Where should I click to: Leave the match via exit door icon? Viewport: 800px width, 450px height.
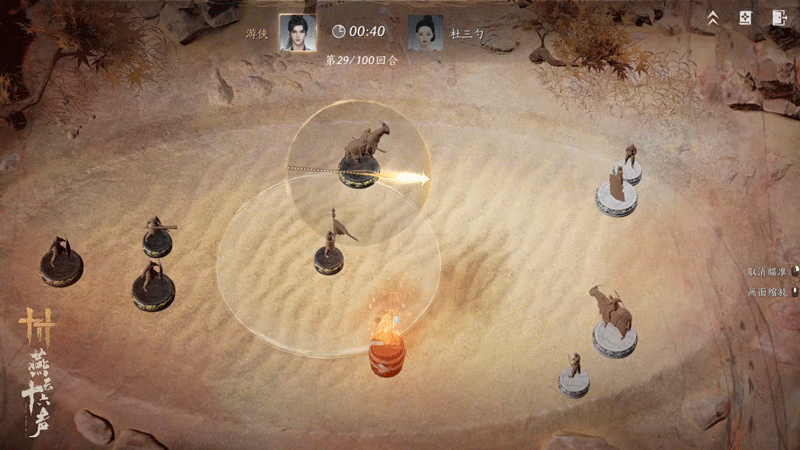point(777,17)
